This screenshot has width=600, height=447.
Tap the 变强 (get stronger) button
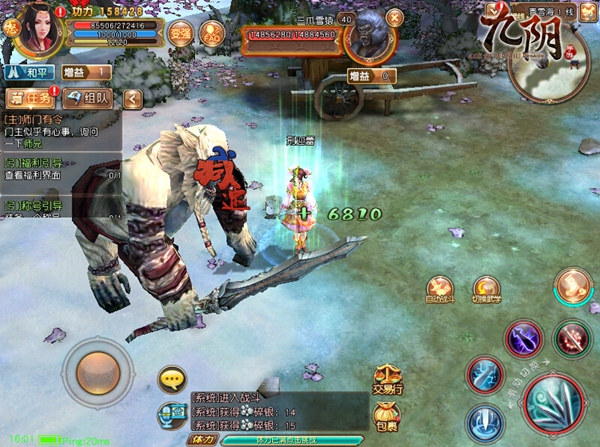180,32
